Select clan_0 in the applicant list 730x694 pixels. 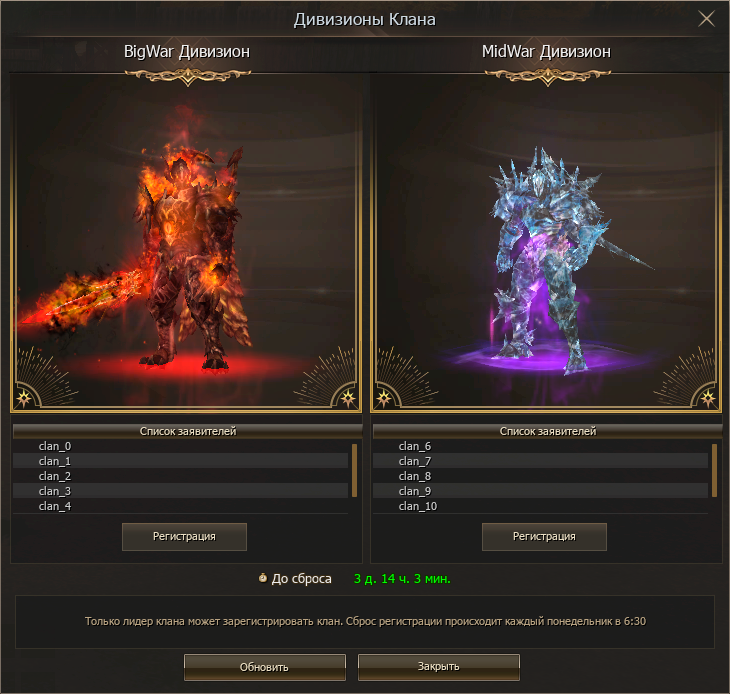click(x=180, y=446)
